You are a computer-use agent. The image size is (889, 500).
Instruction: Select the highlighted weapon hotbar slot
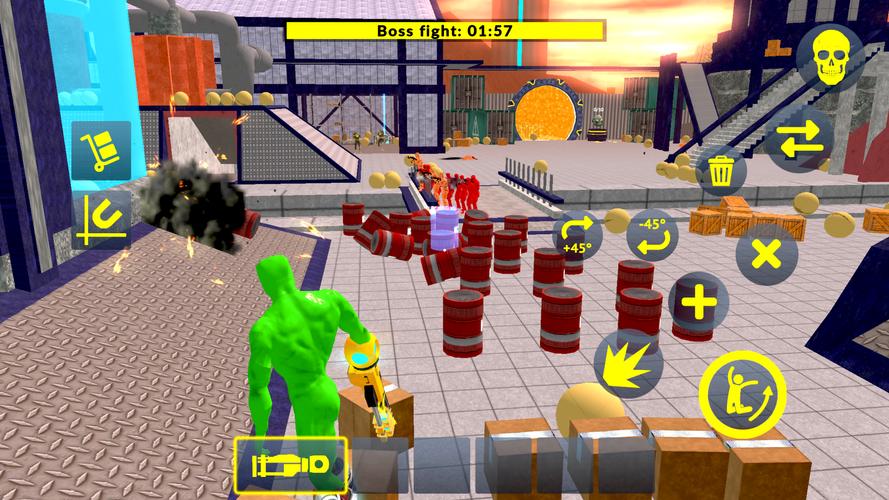pyautogui.click(x=291, y=466)
